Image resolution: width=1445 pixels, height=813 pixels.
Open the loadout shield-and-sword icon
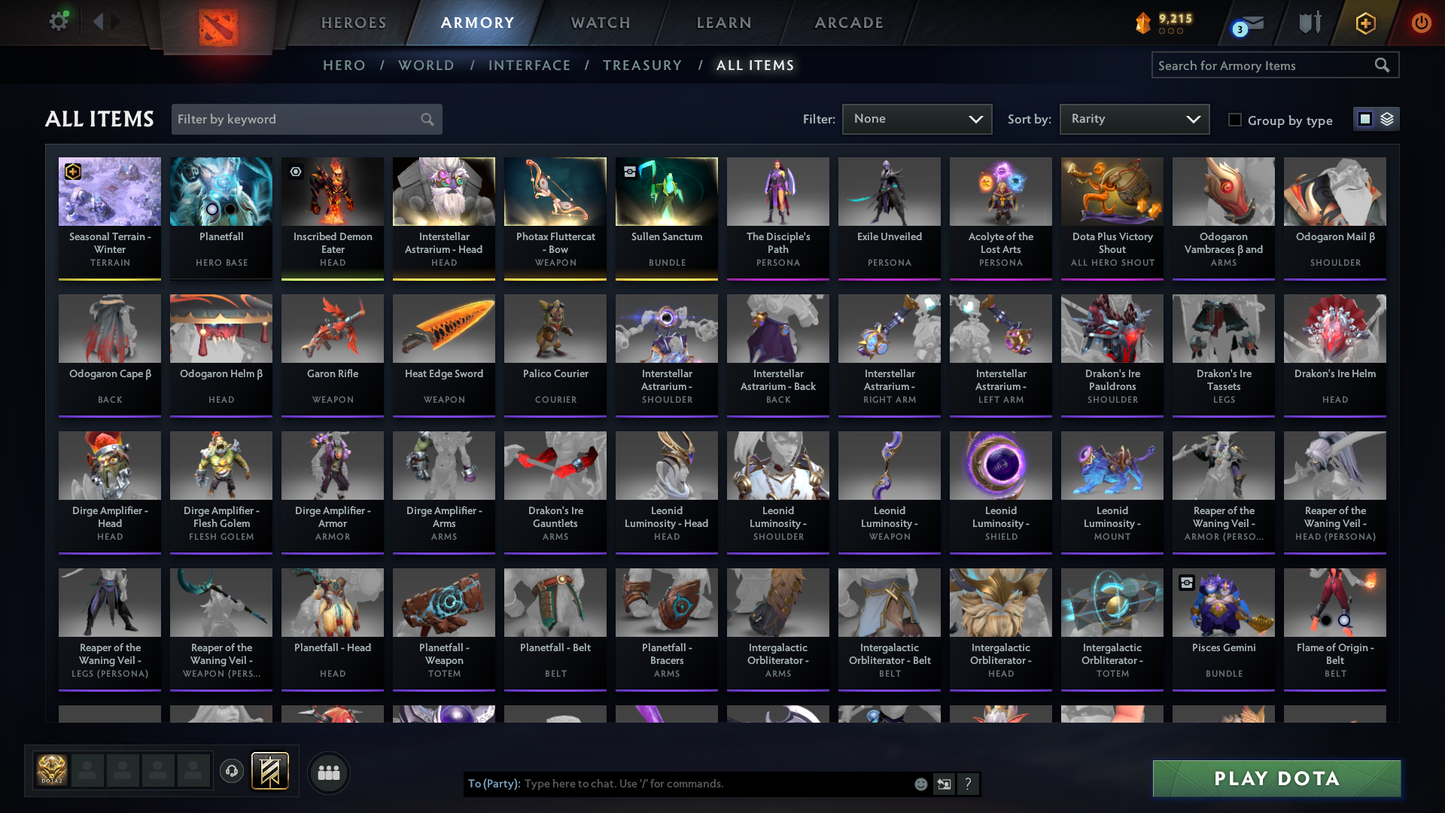point(1310,22)
